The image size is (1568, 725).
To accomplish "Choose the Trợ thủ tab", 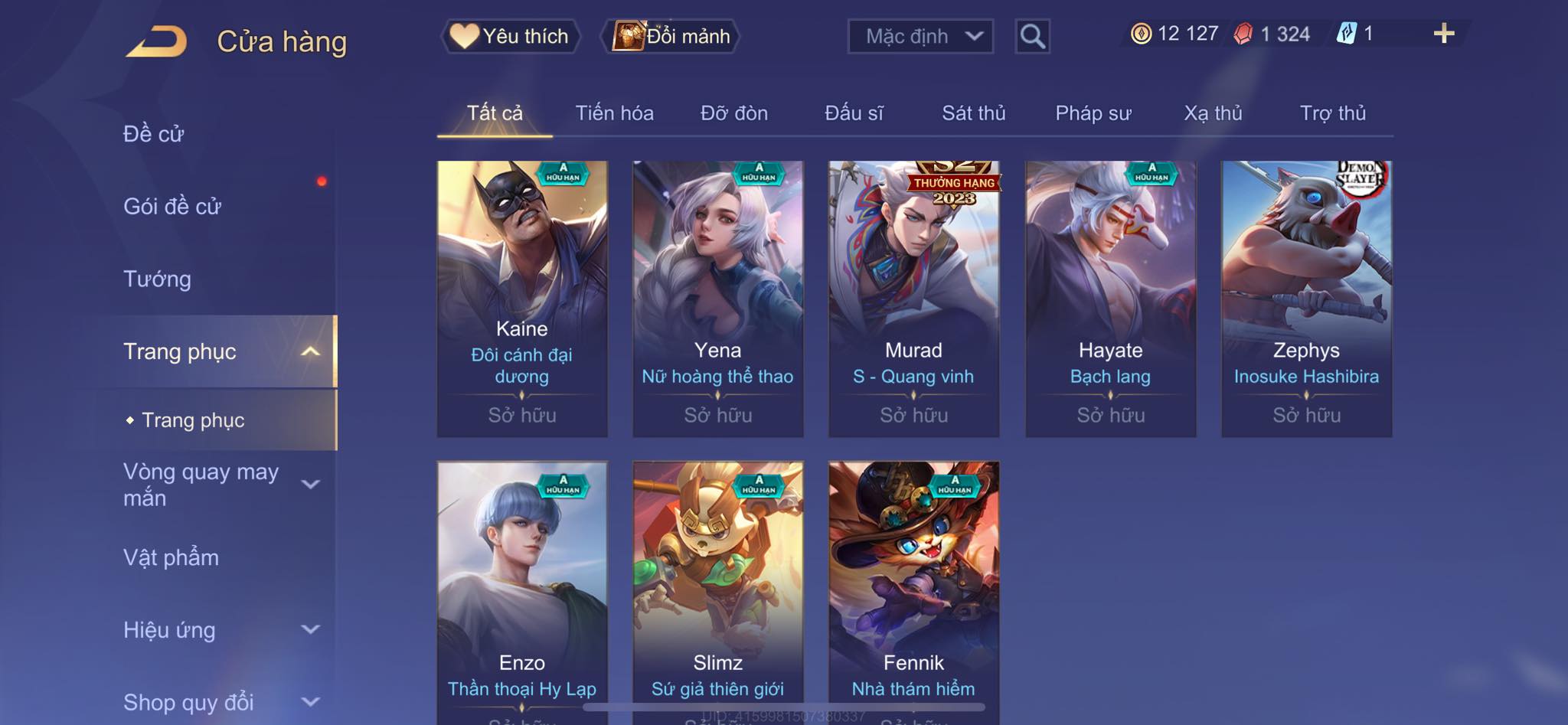I will click(x=1332, y=113).
